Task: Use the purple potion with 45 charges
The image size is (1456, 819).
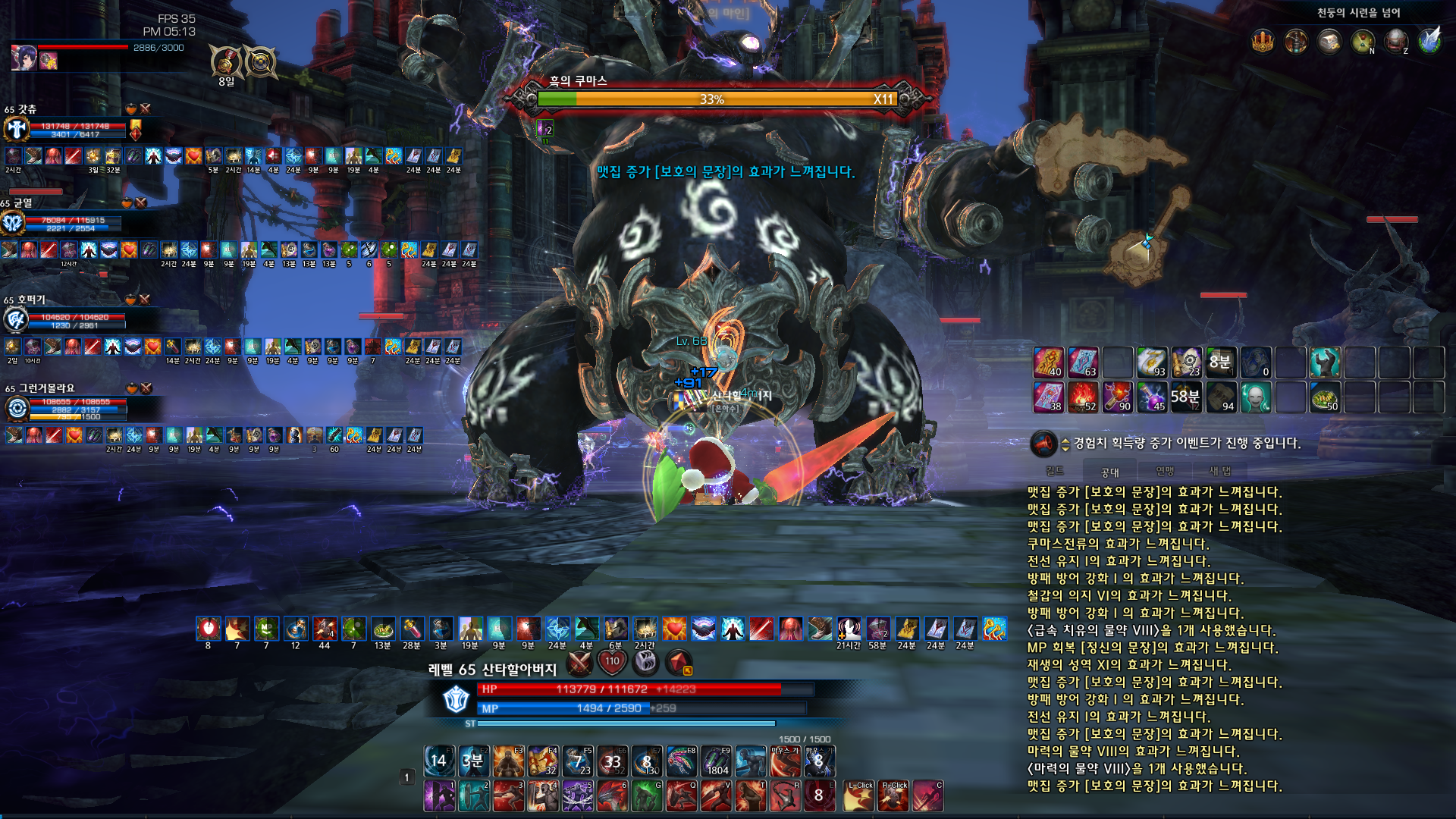Action: pyautogui.click(x=1151, y=397)
